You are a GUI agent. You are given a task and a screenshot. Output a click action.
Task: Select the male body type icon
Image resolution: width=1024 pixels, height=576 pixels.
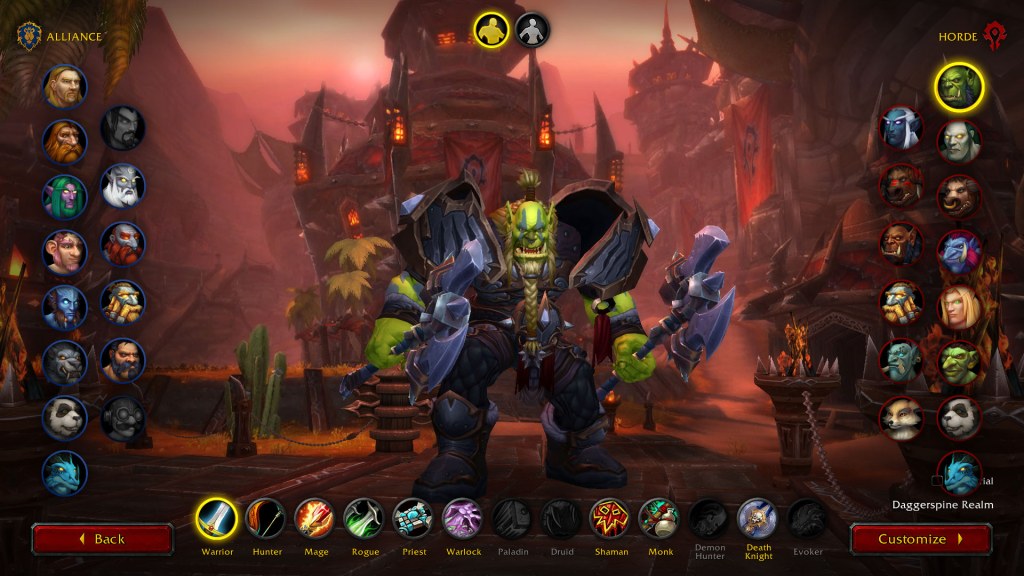(491, 29)
